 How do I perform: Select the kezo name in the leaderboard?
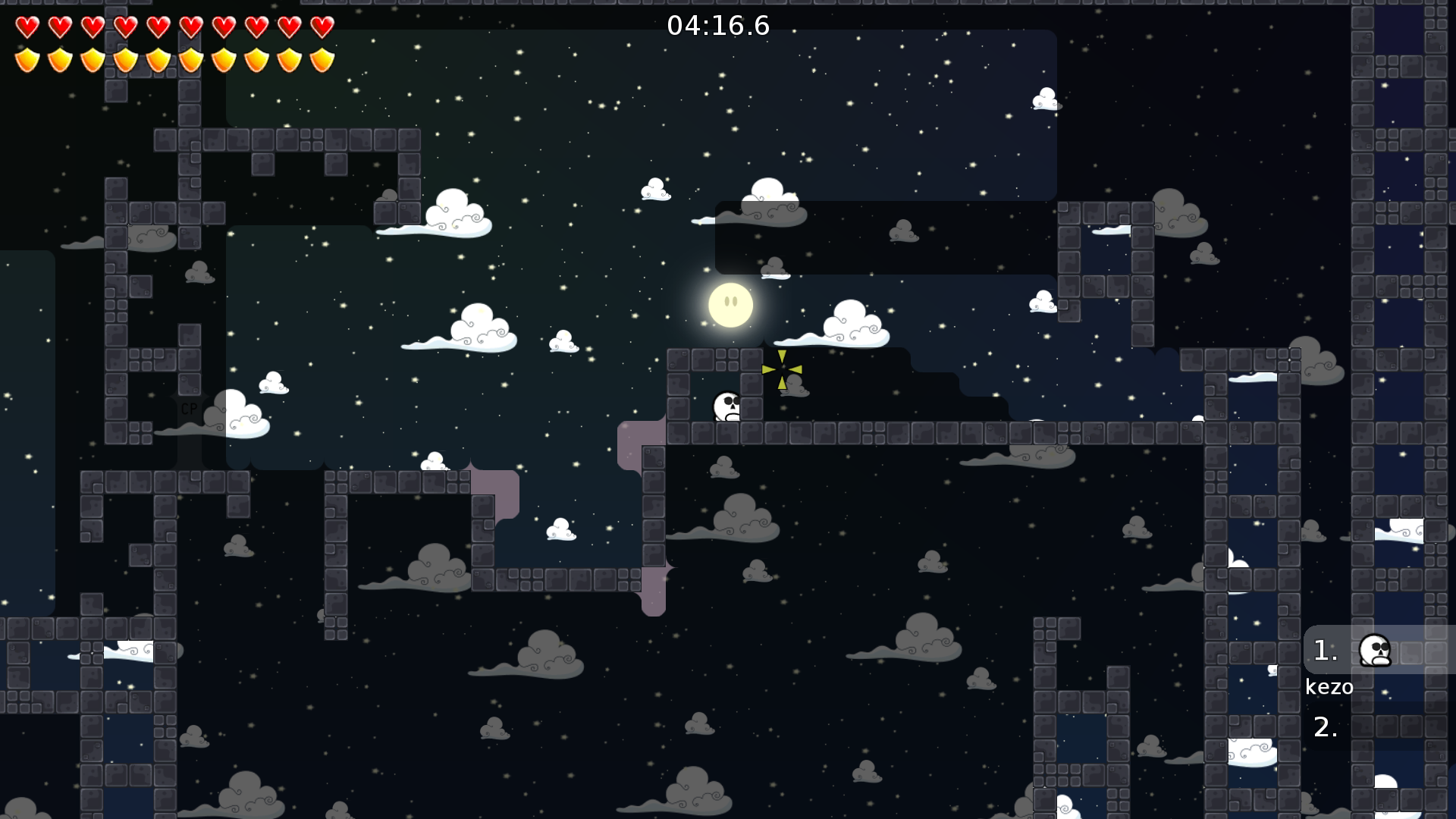tap(1329, 687)
